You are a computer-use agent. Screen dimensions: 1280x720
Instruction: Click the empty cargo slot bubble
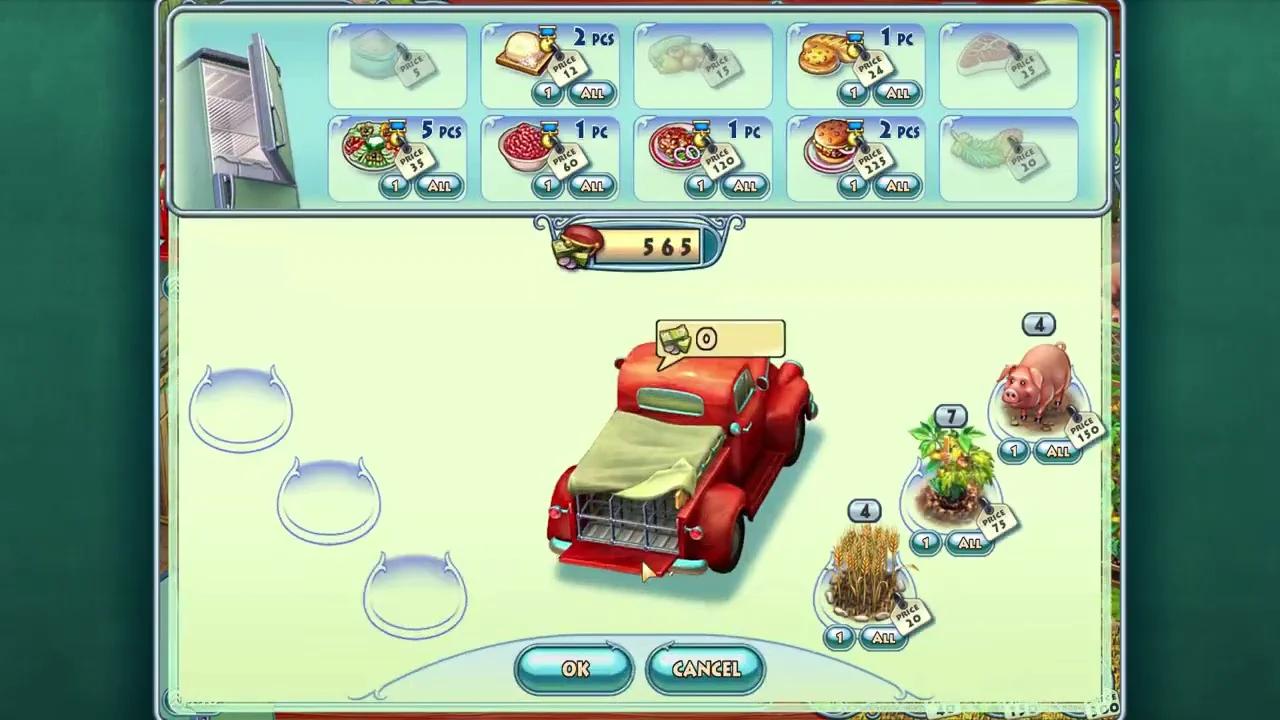click(240, 405)
